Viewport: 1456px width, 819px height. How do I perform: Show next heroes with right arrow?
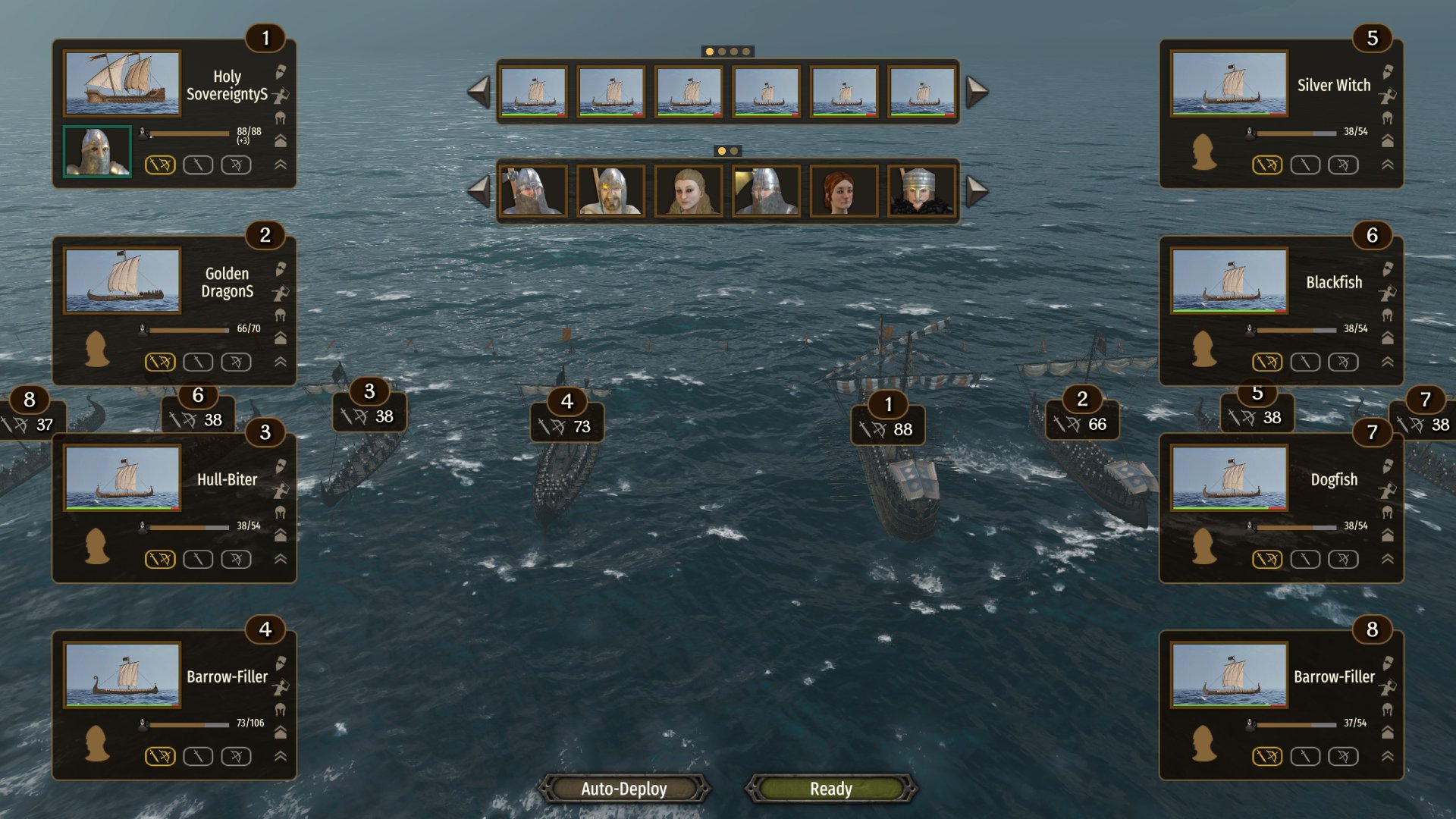coord(977,191)
